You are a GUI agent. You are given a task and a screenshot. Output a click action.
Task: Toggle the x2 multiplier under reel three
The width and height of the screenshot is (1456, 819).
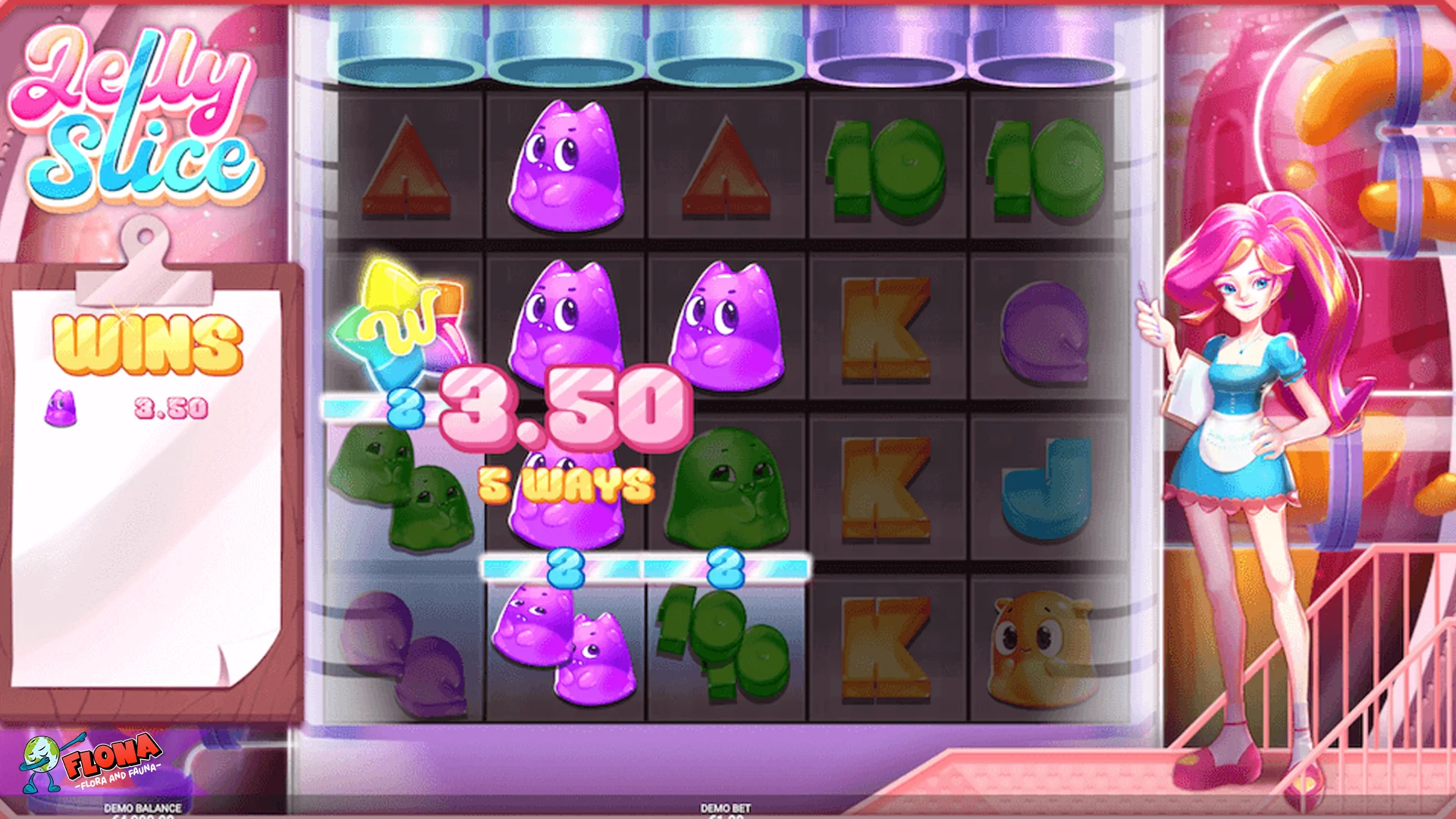tap(728, 569)
